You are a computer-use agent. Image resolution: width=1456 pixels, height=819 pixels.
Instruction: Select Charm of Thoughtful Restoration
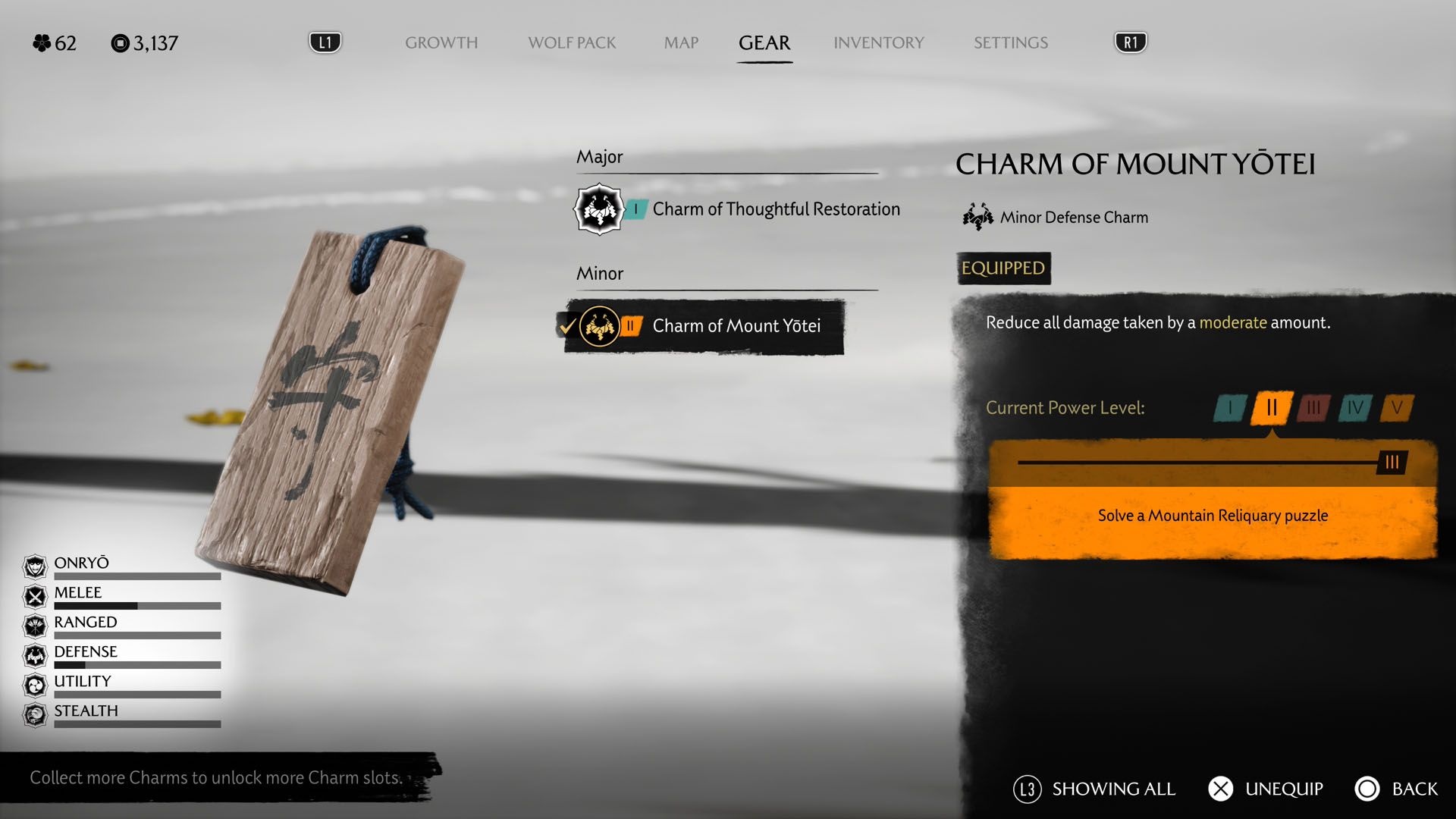tap(775, 209)
